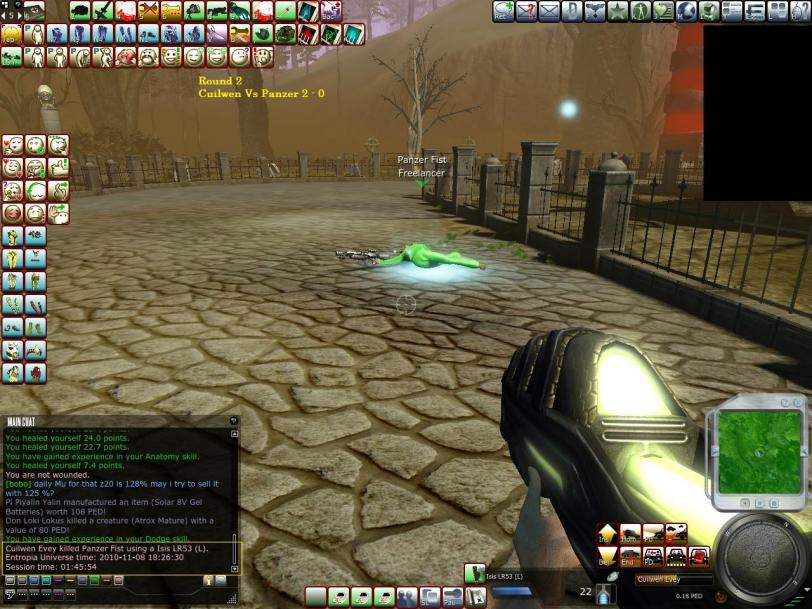Click the speech bubble plus icon

[503, 11]
